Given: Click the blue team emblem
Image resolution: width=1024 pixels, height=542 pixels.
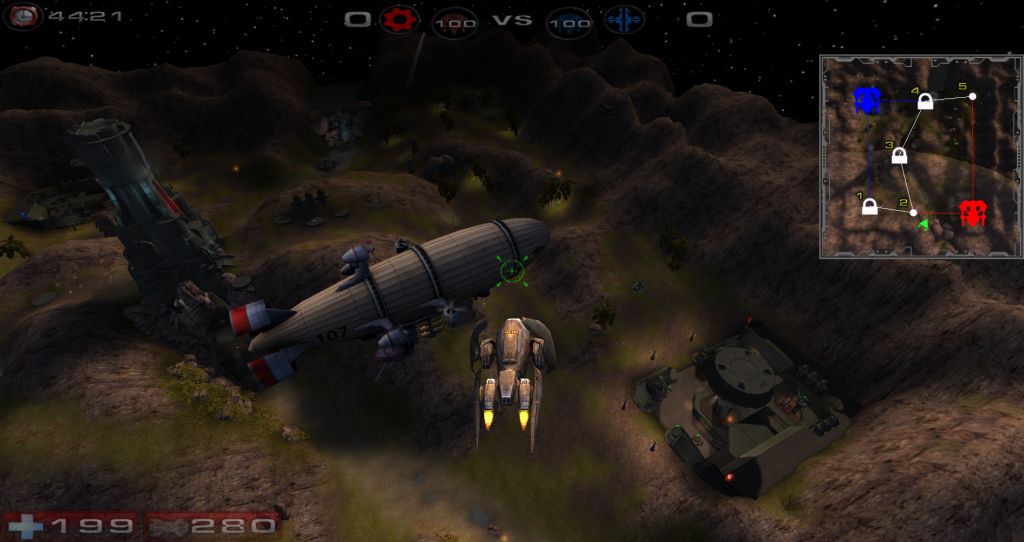Looking at the screenshot, I should pos(622,20).
